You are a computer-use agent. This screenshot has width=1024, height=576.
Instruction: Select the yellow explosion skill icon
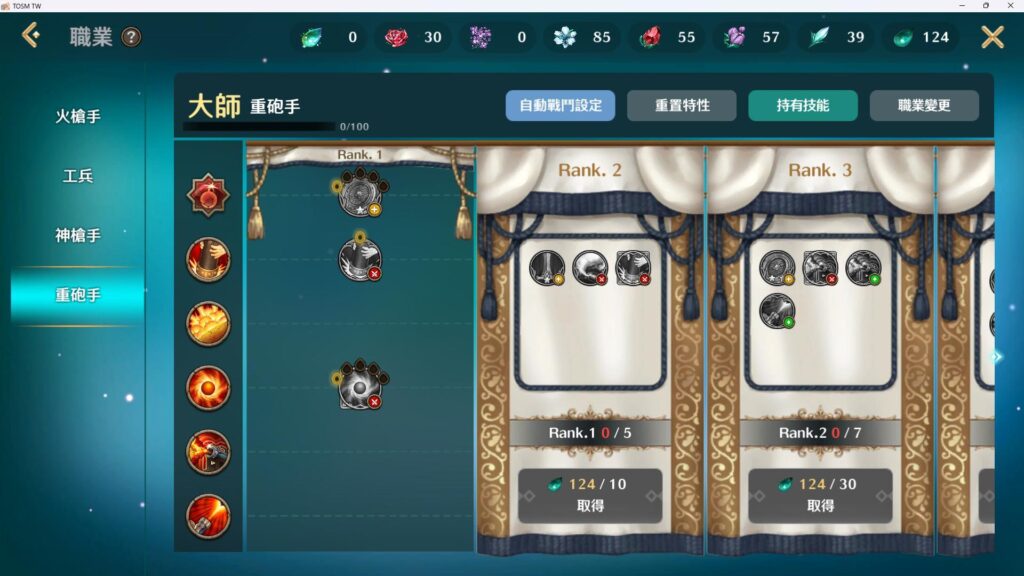pyautogui.click(x=208, y=324)
